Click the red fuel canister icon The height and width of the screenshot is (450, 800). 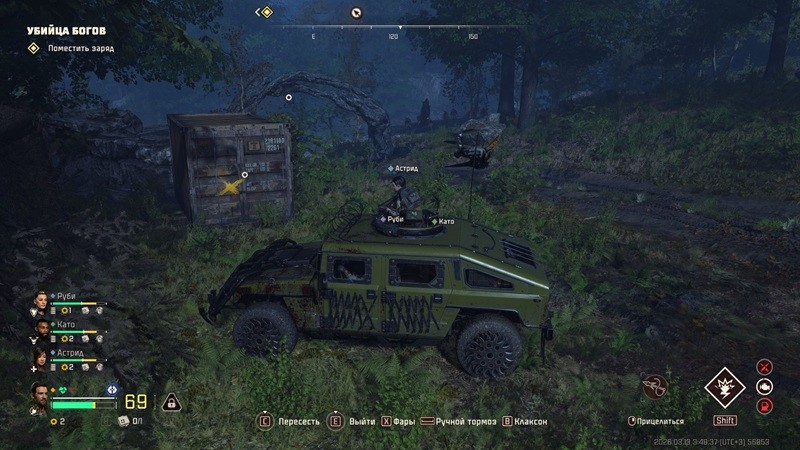click(x=765, y=405)
